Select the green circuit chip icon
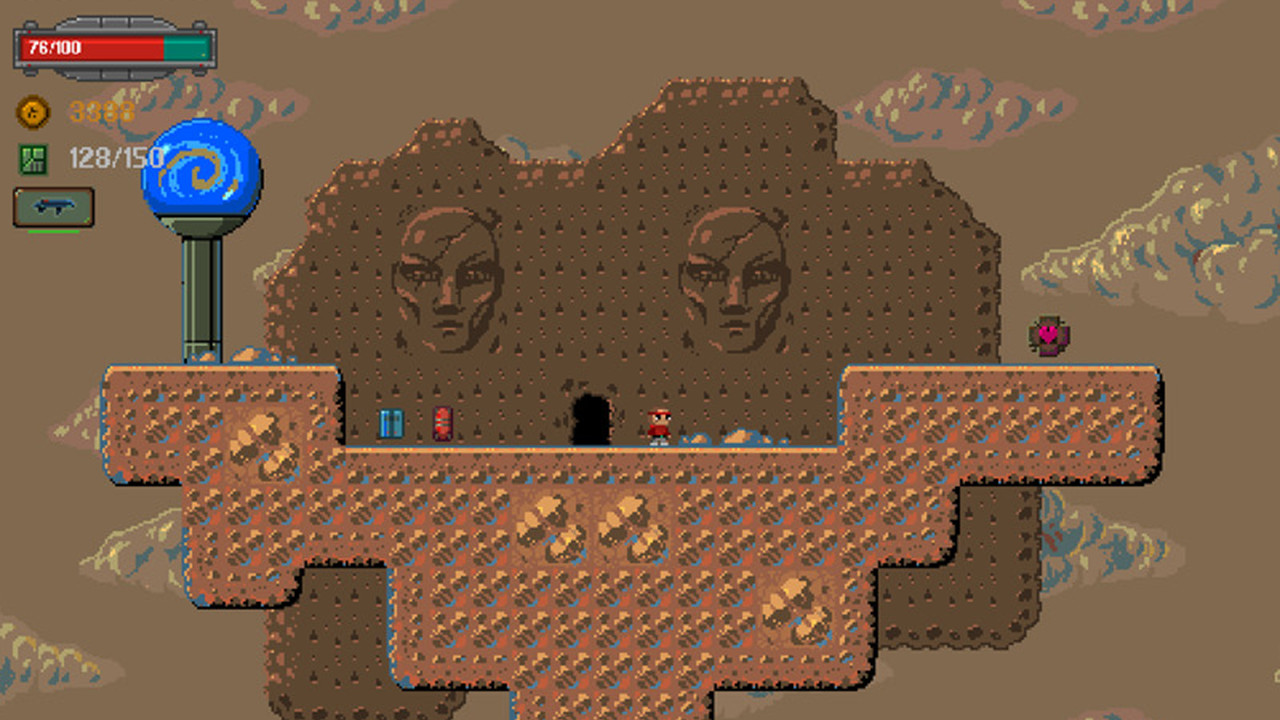Screen dimensions: 1280x720 [x=31, y=157]
